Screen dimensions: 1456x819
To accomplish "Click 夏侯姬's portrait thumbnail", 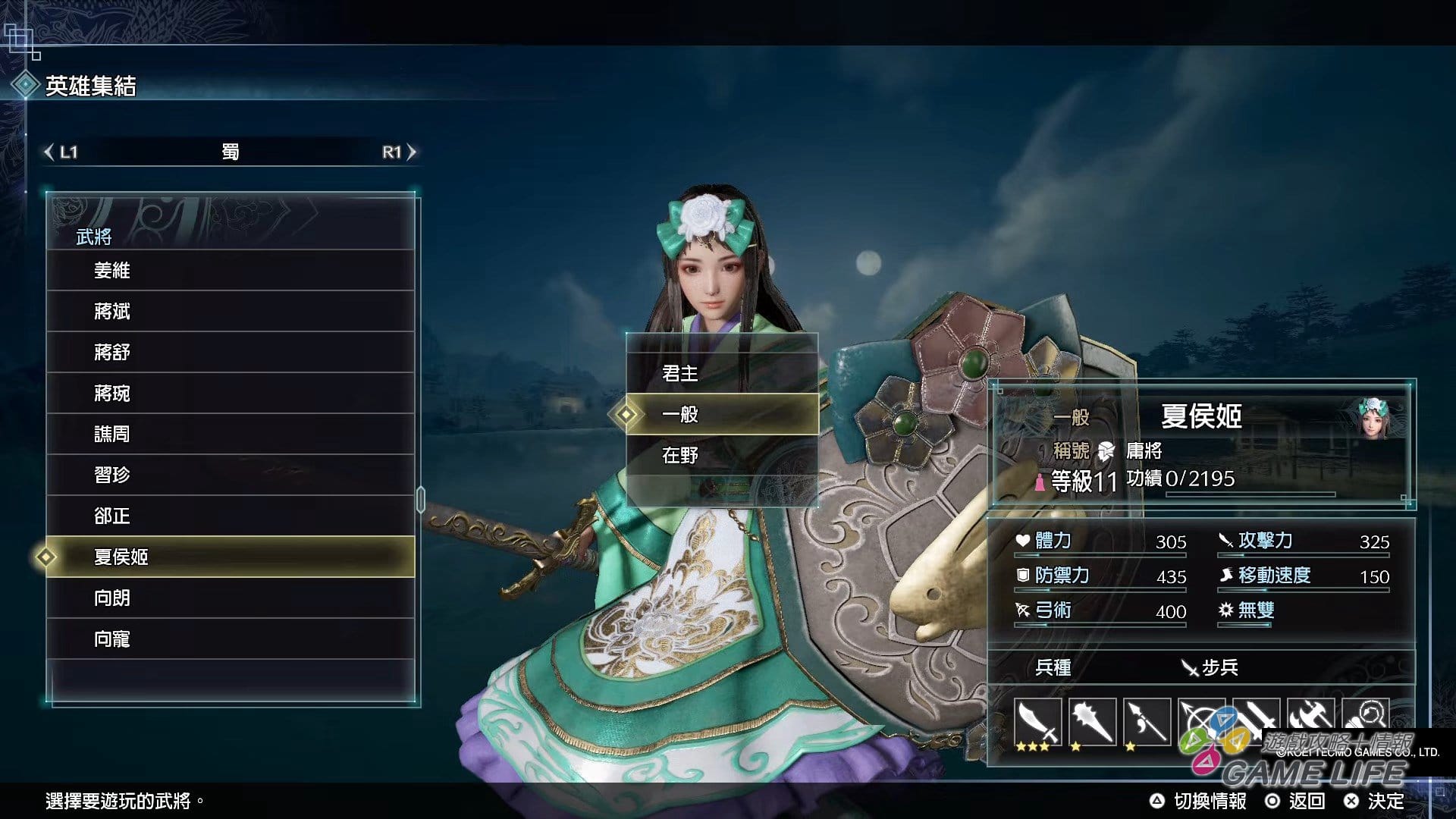I will [1373, 418].
